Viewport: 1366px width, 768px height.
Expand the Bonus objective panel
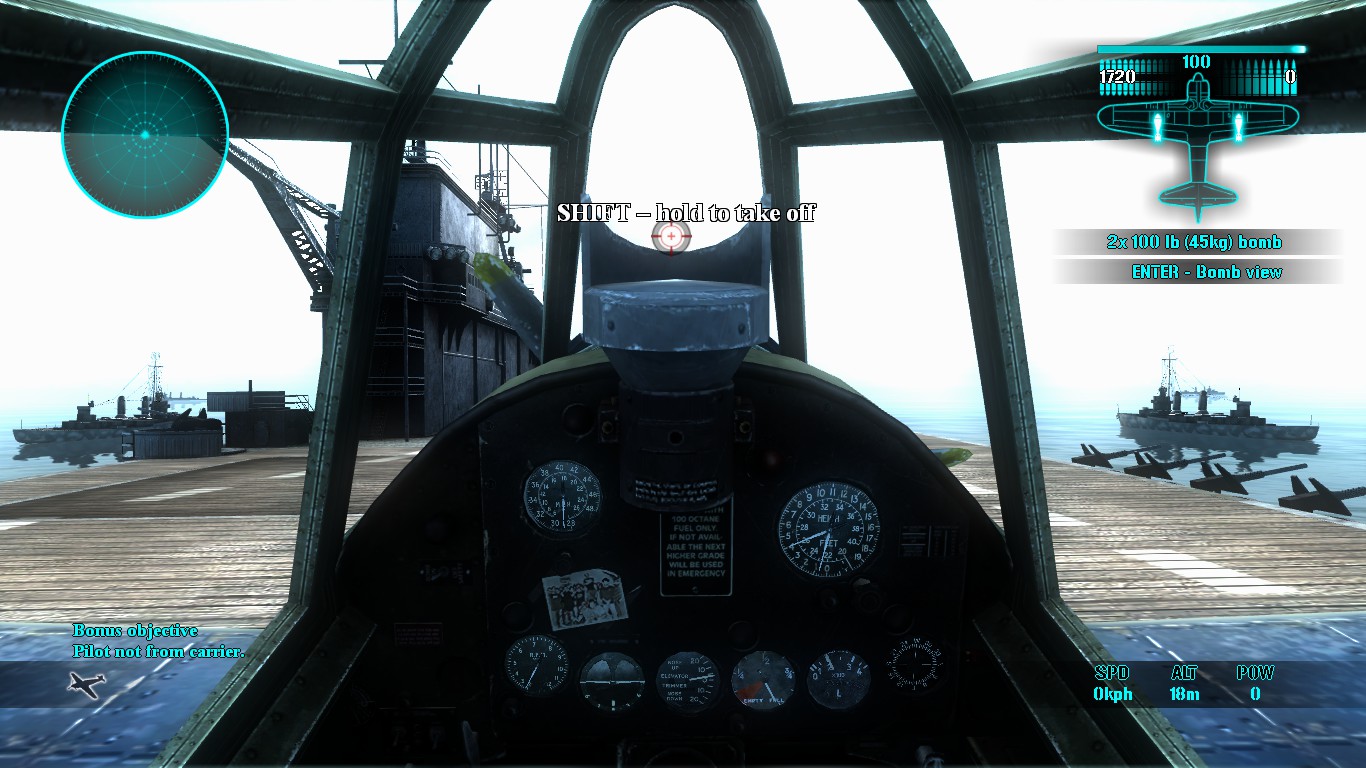pyautogui.click(x=136, y=631)
